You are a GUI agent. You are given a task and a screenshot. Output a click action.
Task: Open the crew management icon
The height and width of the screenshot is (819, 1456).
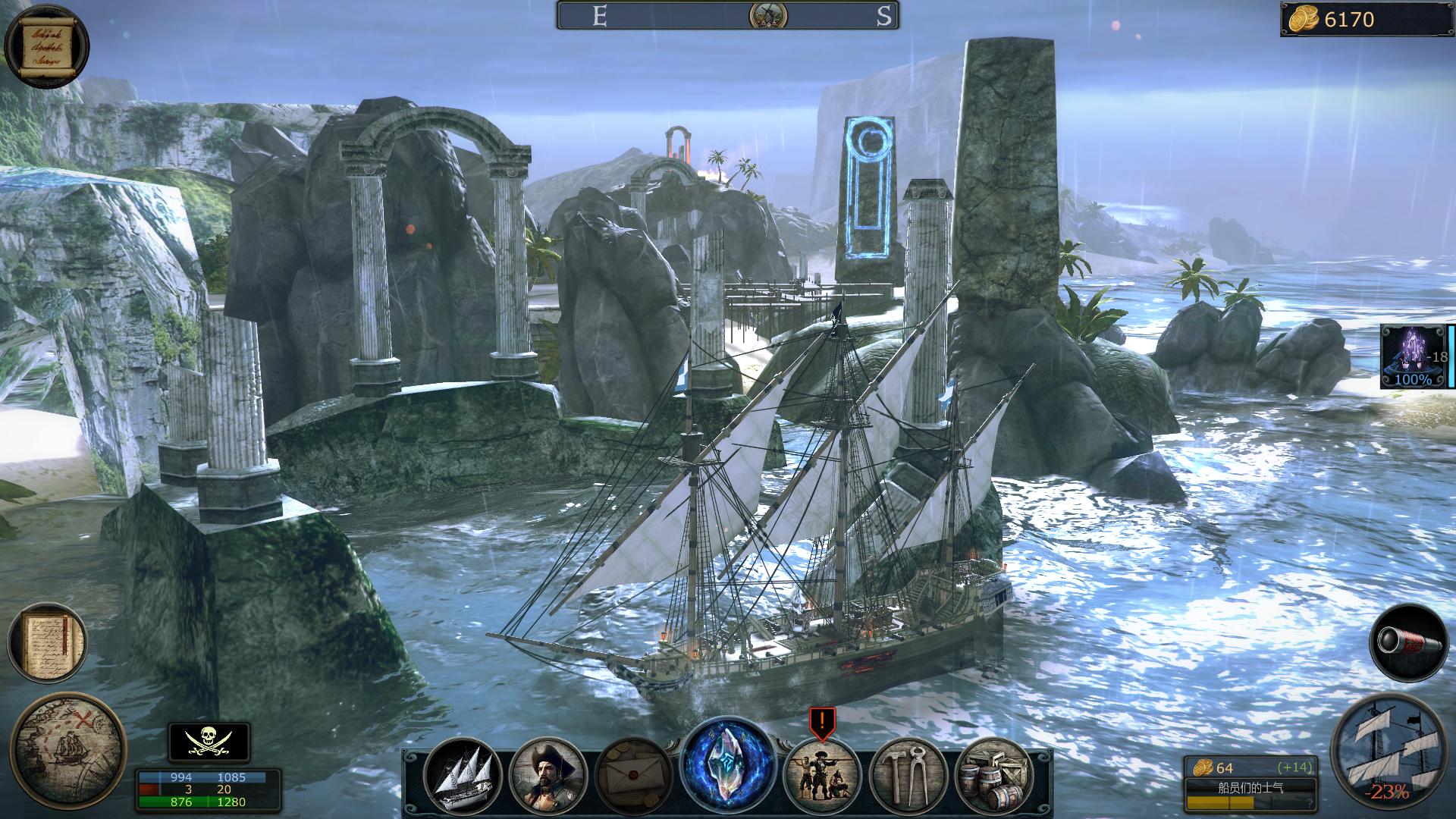[821, 775]
